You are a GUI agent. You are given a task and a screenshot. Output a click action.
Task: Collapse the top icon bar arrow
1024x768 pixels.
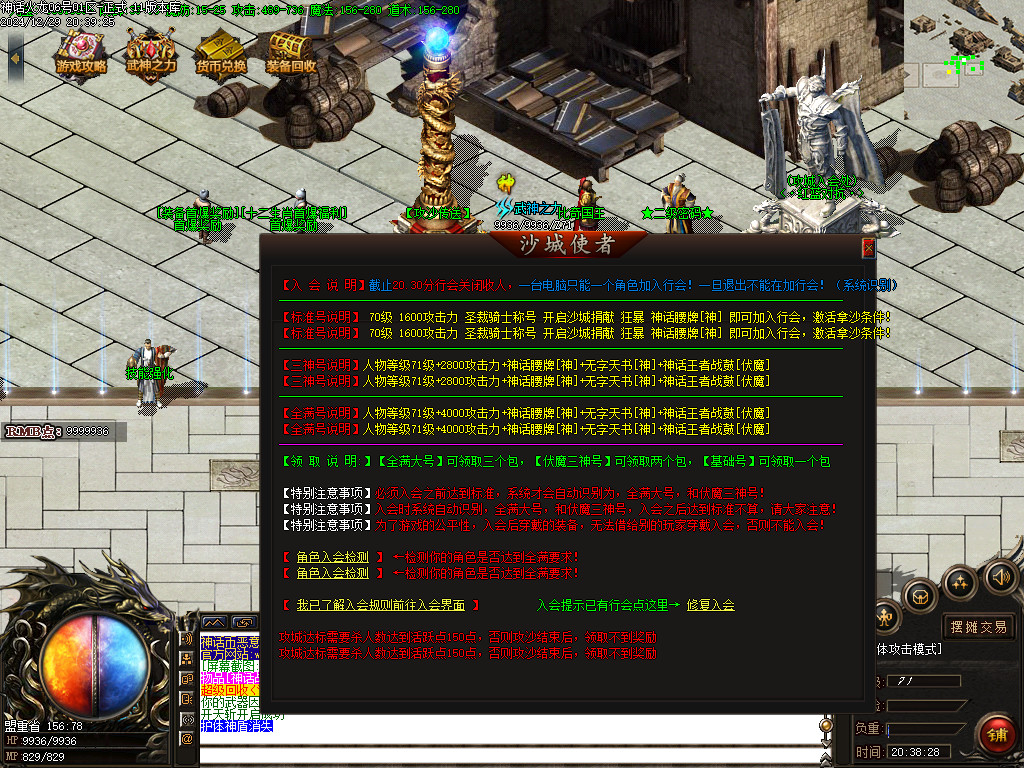(15, 56)
